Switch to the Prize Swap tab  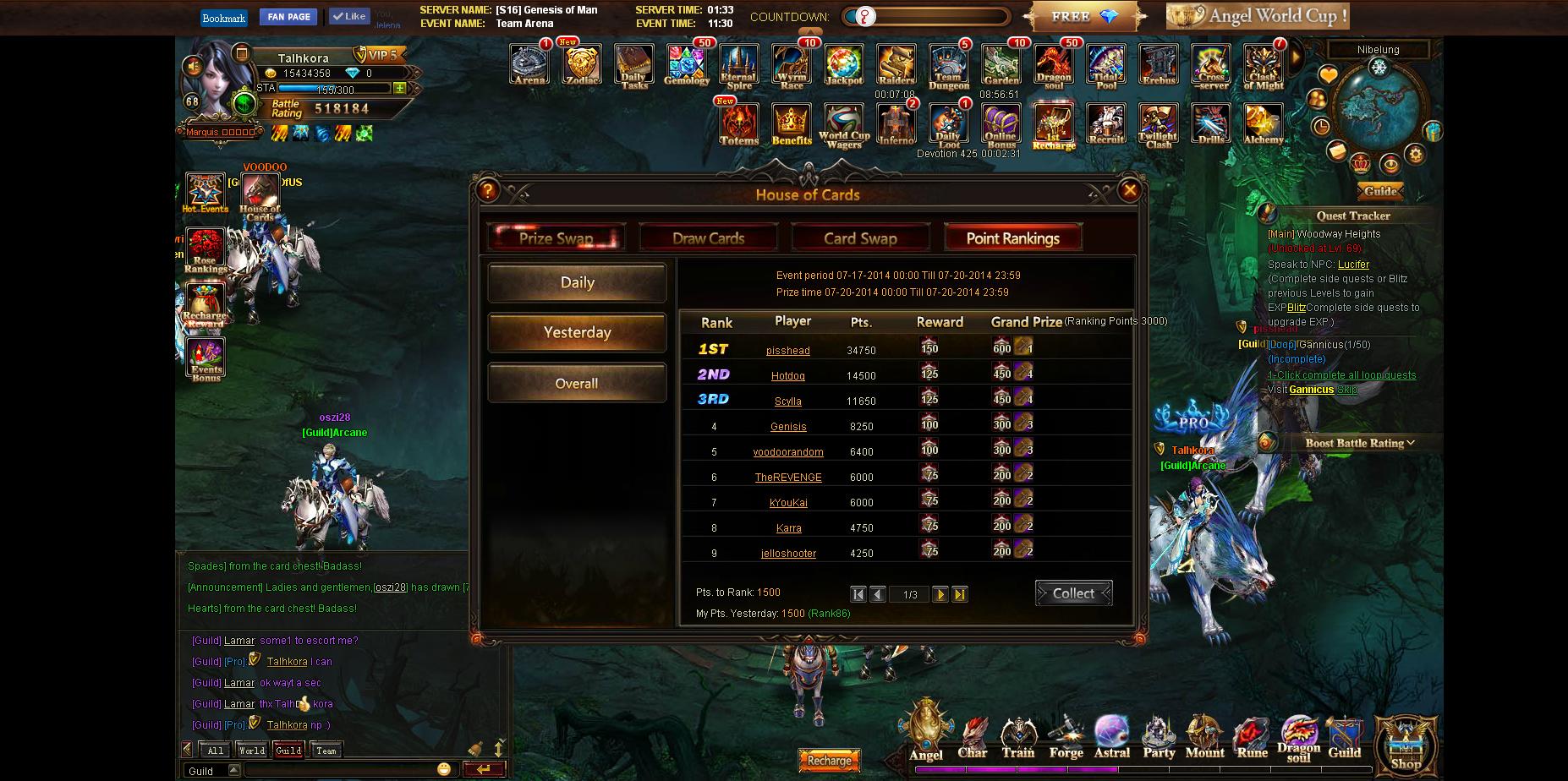[556, 238]
